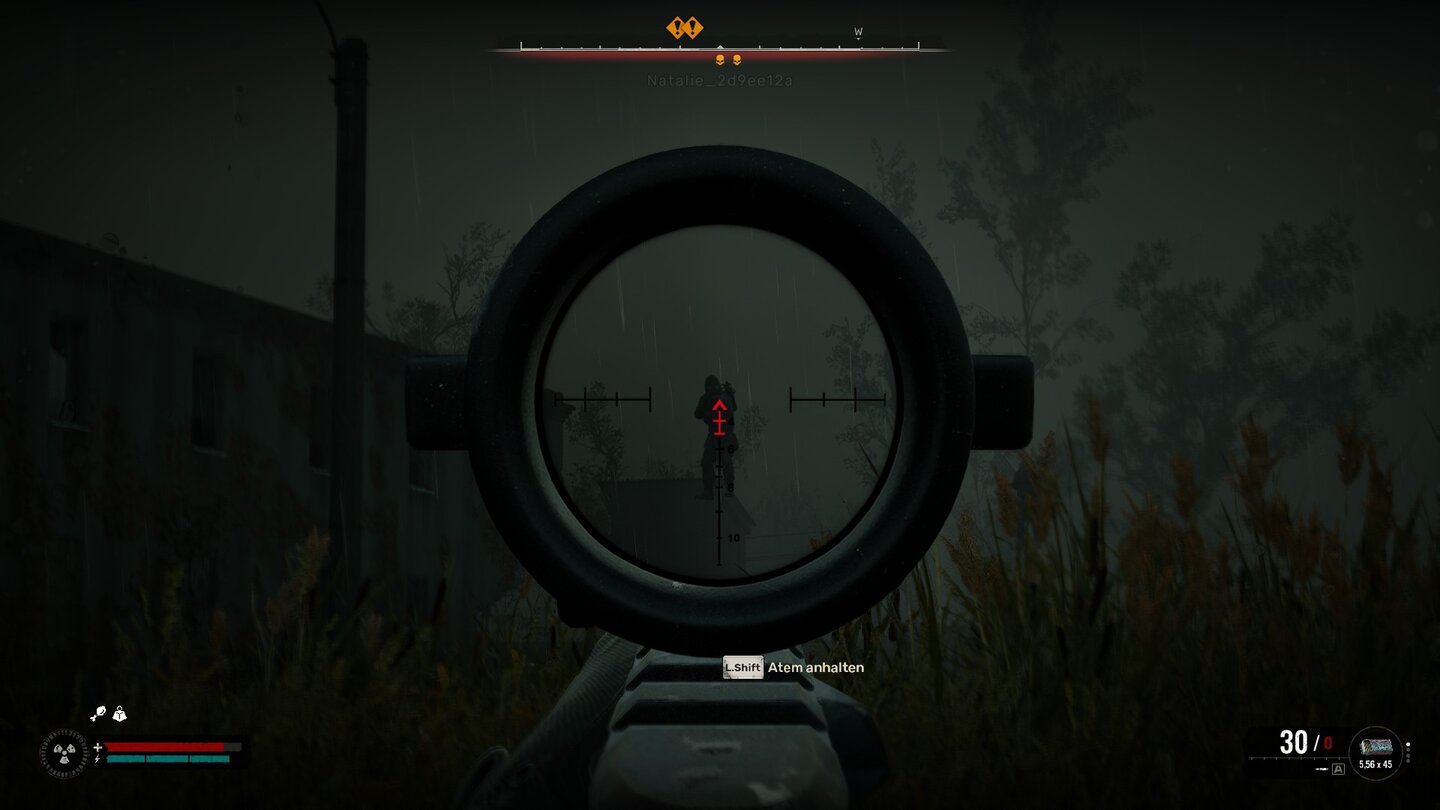This screenshot has height=810, width=1440.
Task: Click the left orange warning marker on the compass
Action: 677,27
